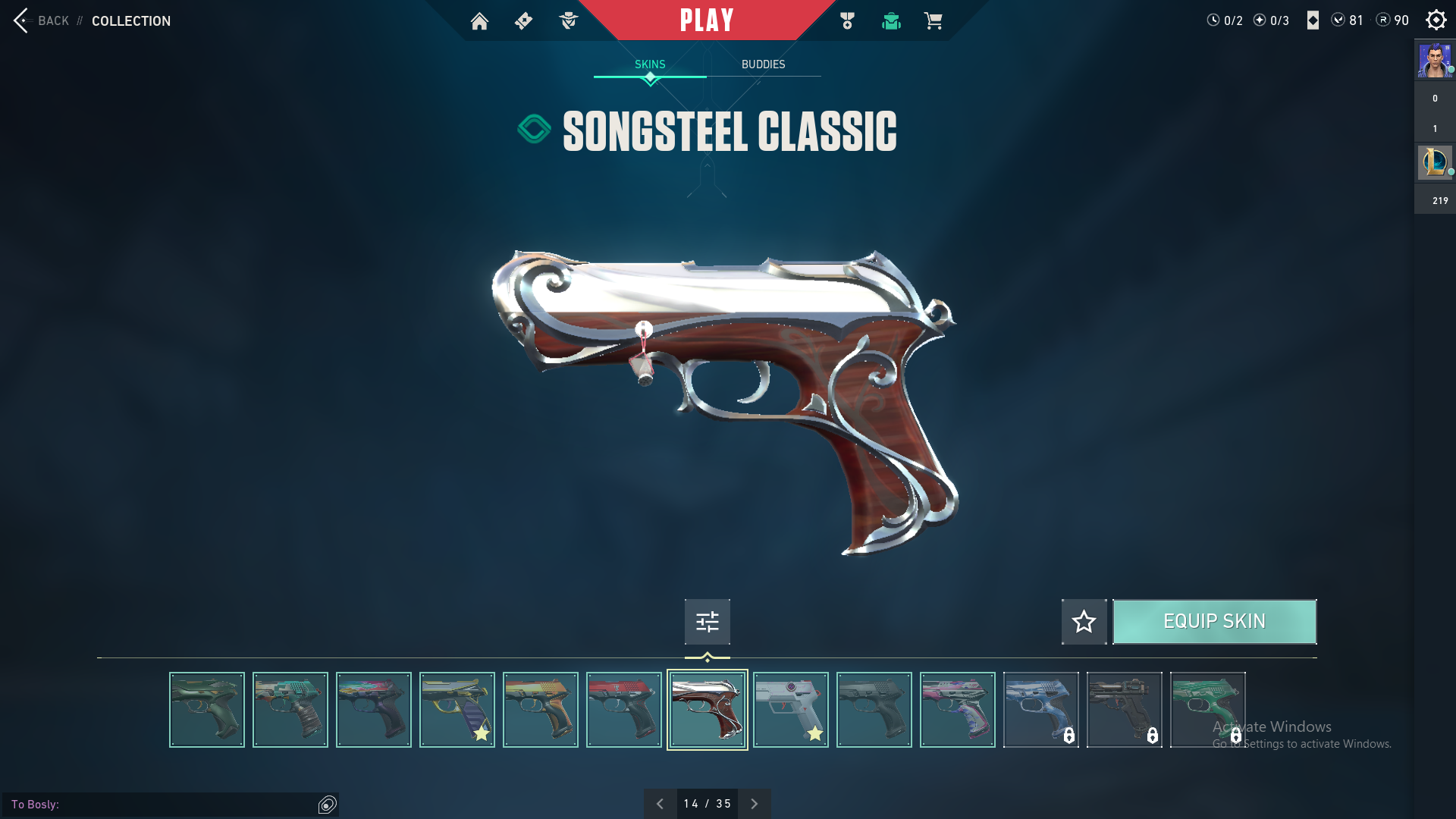Select the Skins tab

[650, 64]
